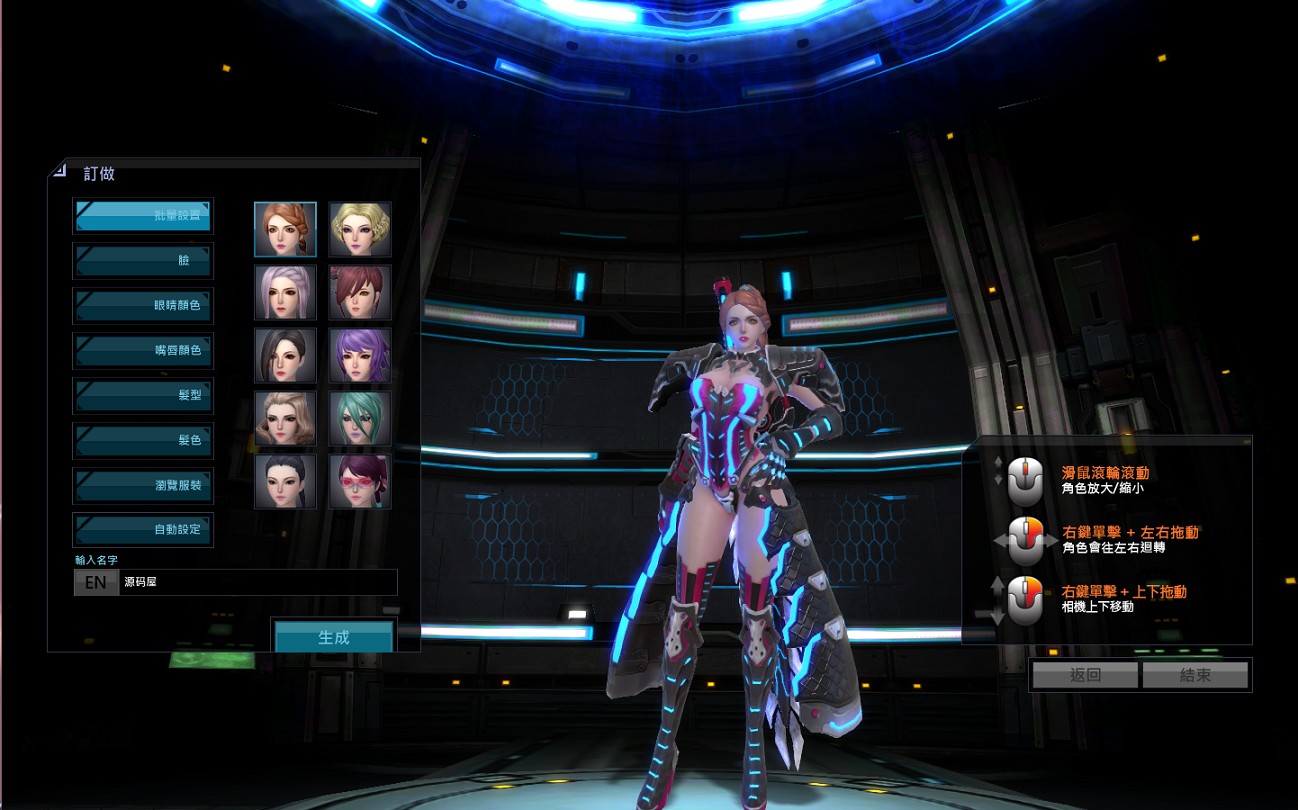1298x810 pixels.
Task: Open the 臉 face options
Action: pos(143,261)
